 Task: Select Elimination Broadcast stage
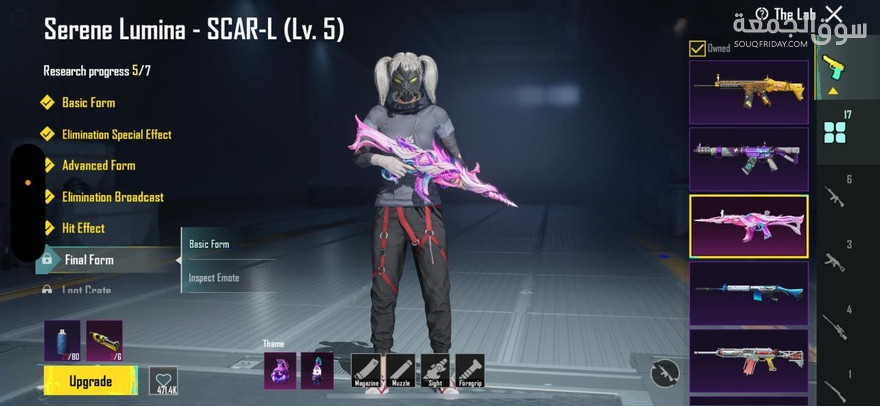pyautogui.click(x=112, y=197)
